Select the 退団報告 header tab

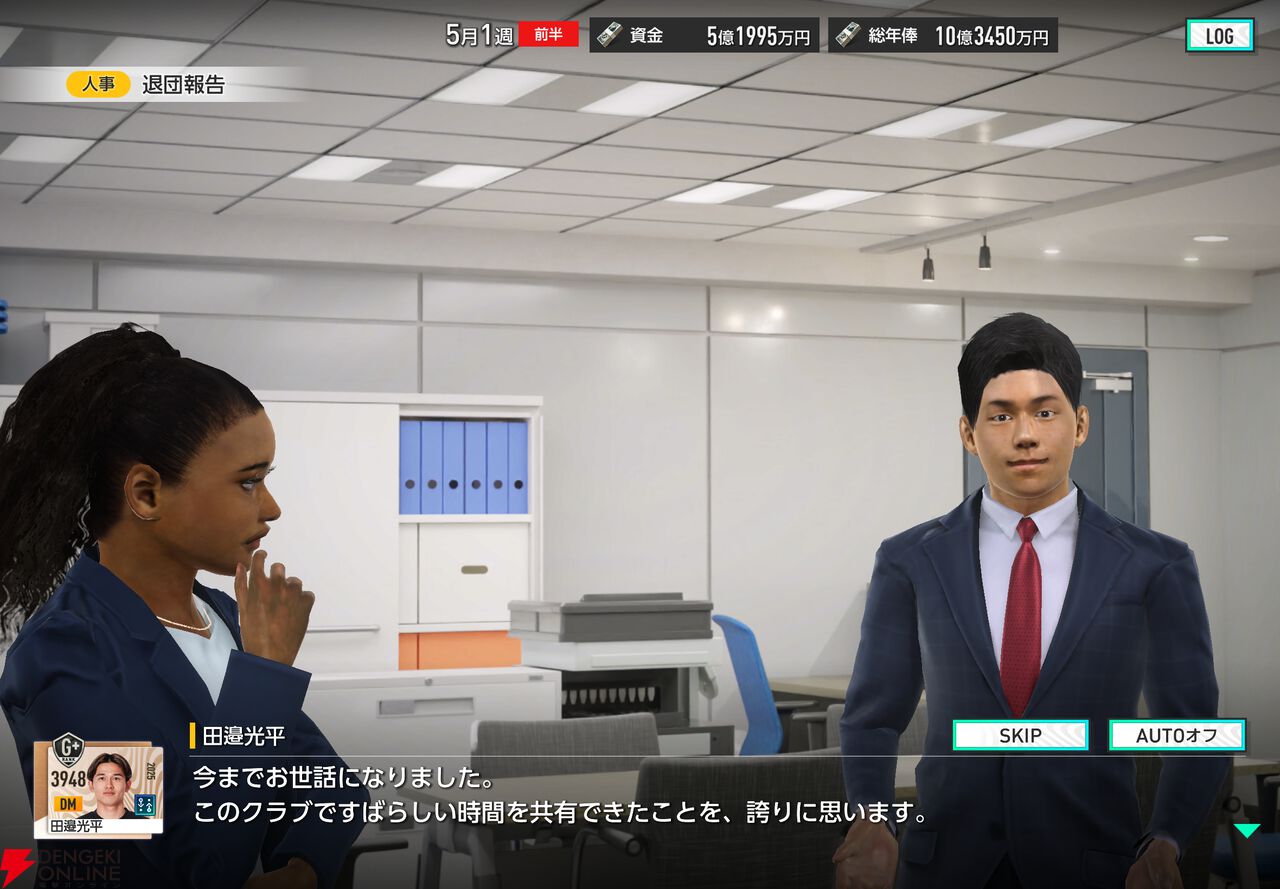click(x=185, y=85)
